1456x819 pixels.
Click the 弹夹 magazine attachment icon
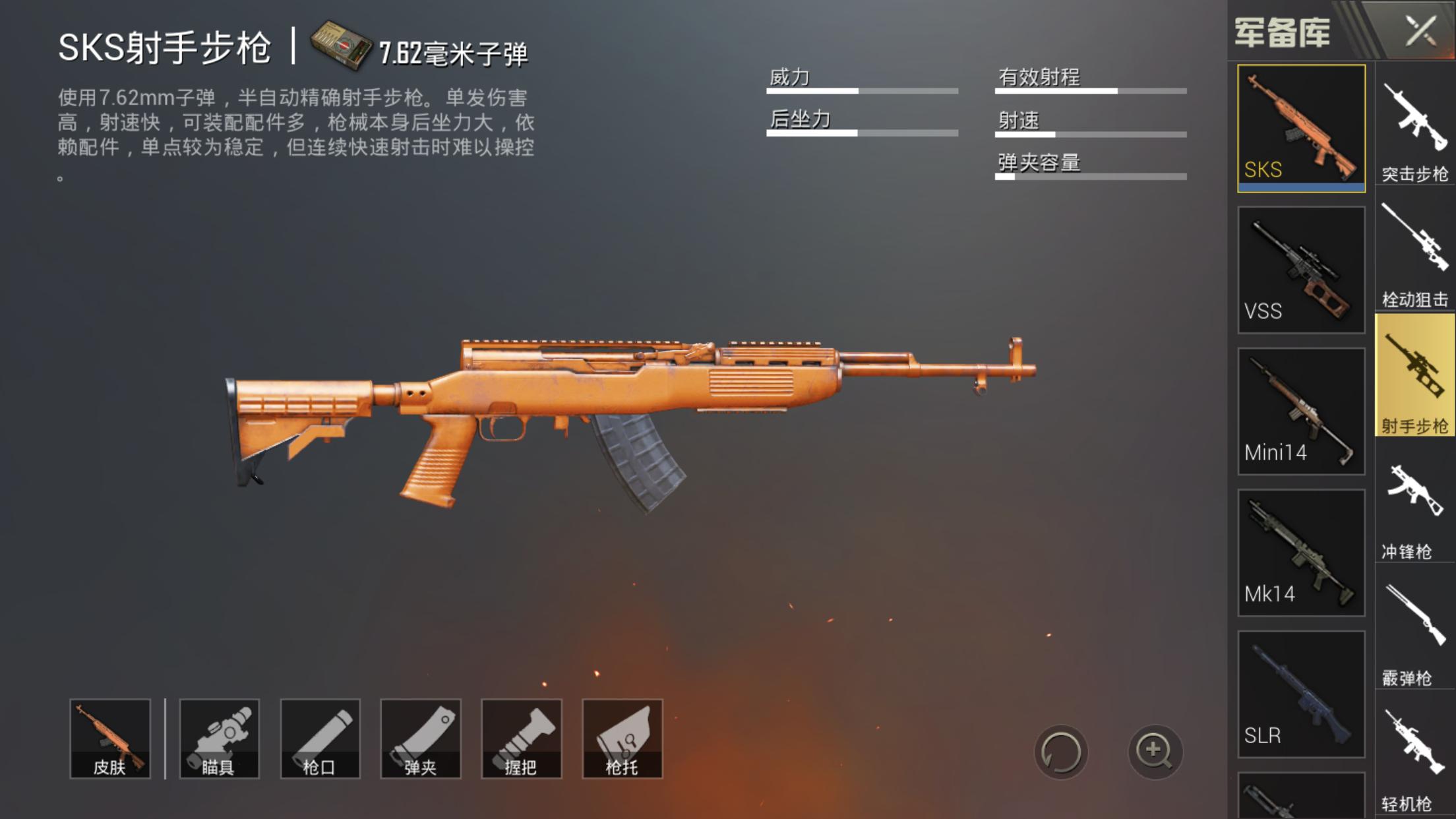click(x=421, y=738)
